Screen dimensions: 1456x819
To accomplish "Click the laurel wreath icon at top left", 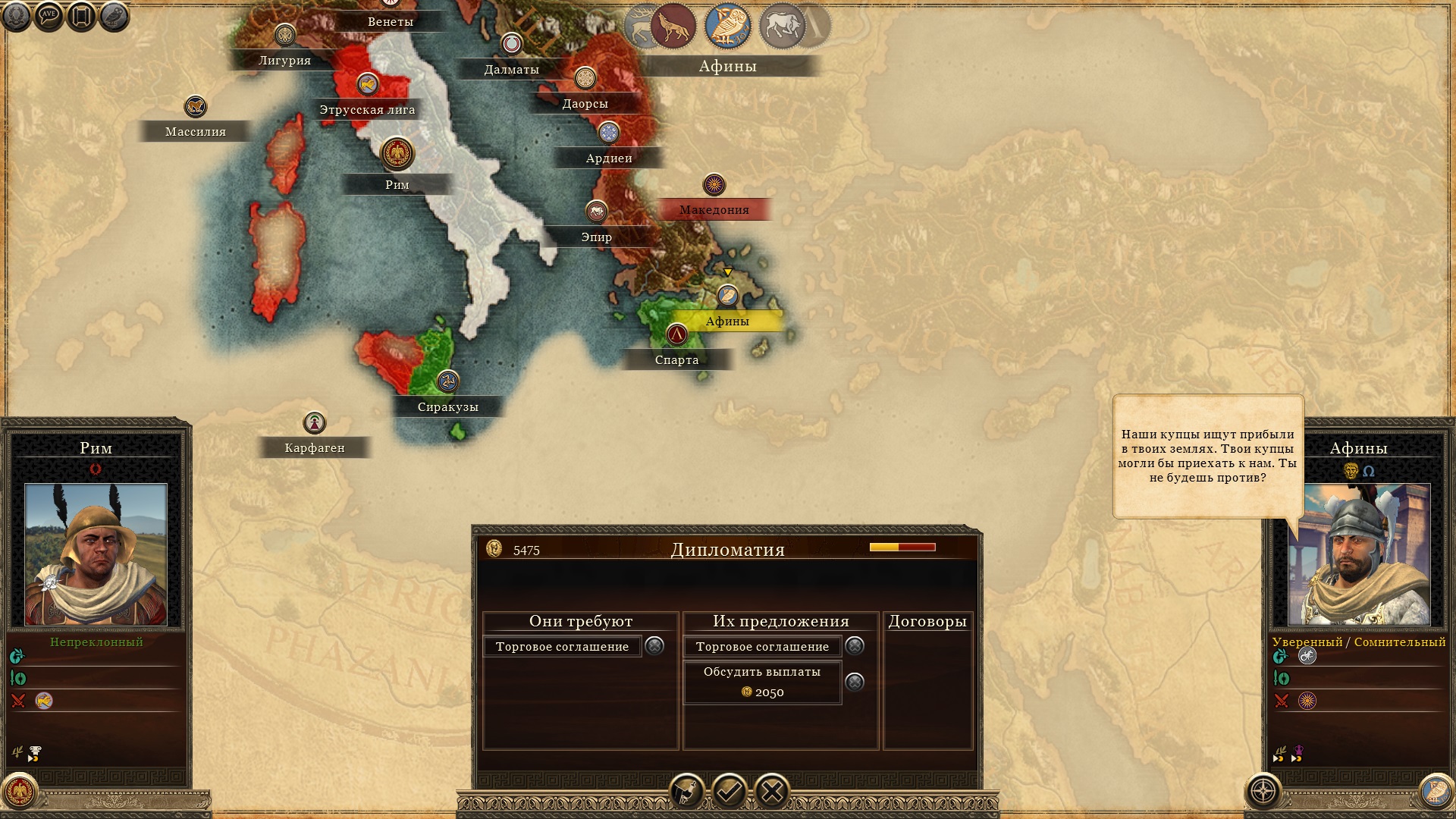I will coord(16,16).
